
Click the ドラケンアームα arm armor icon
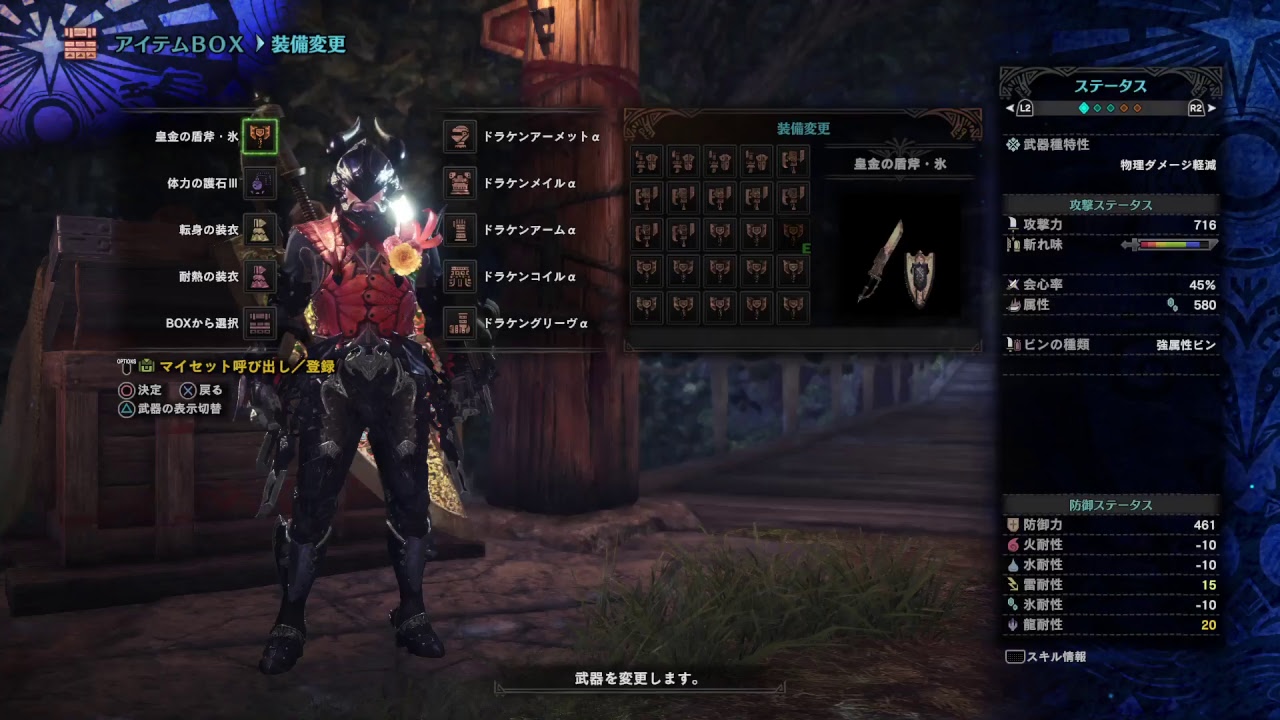[458, 228]
